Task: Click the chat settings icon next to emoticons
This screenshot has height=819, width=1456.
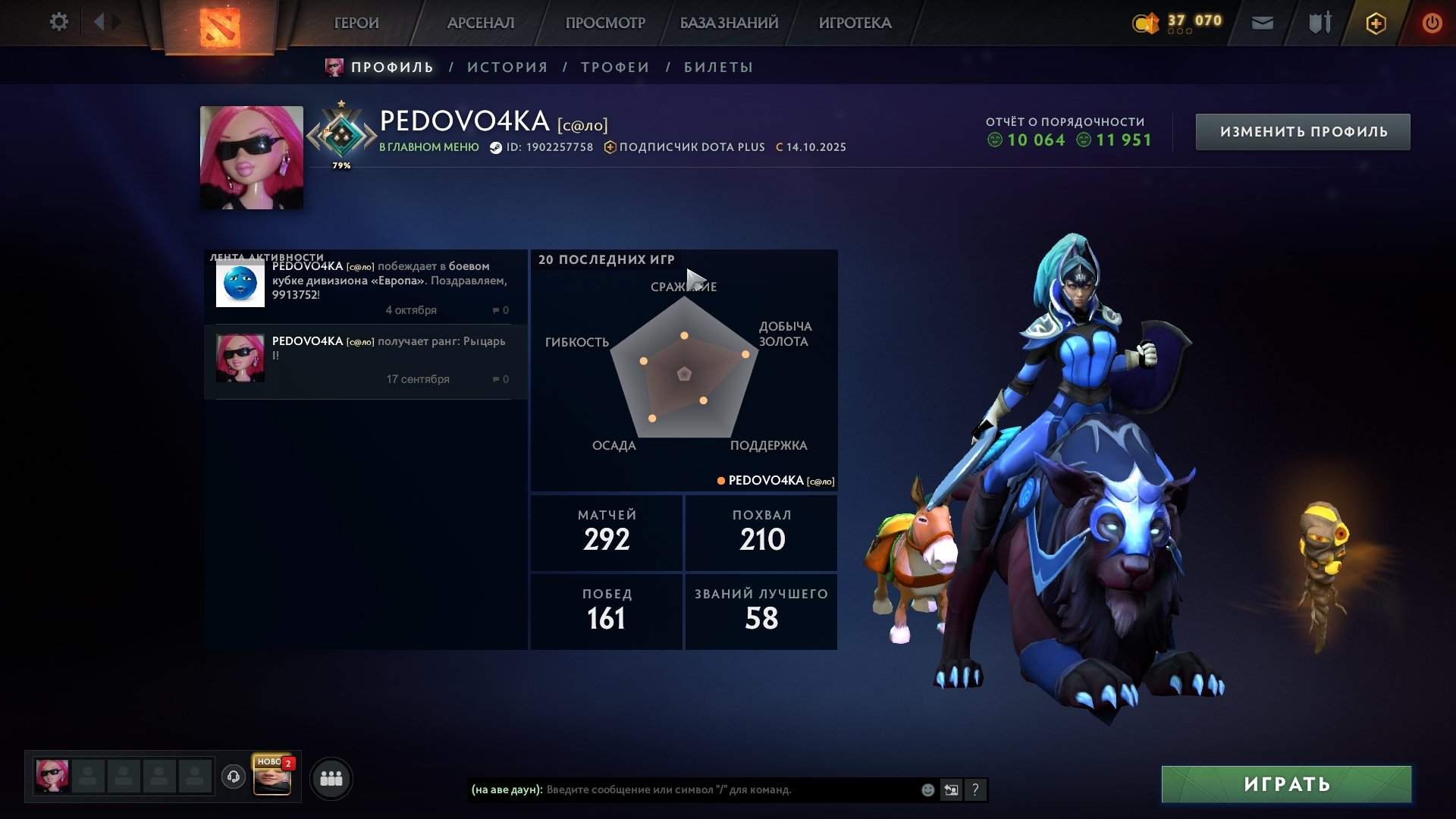Action: pos(952,790)
